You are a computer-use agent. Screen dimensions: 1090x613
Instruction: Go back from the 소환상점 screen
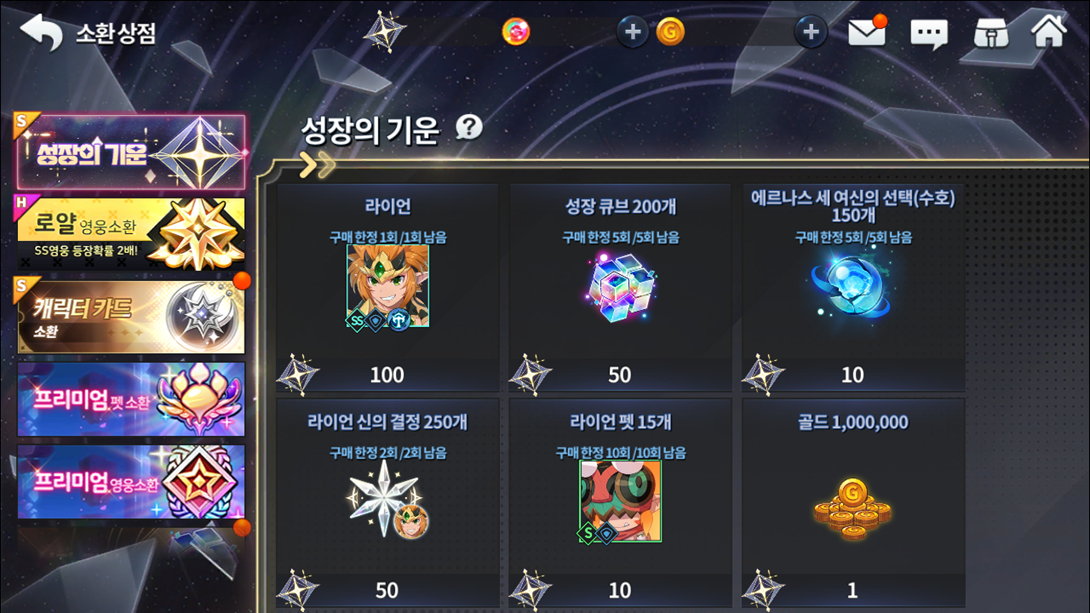coord(41,33)
